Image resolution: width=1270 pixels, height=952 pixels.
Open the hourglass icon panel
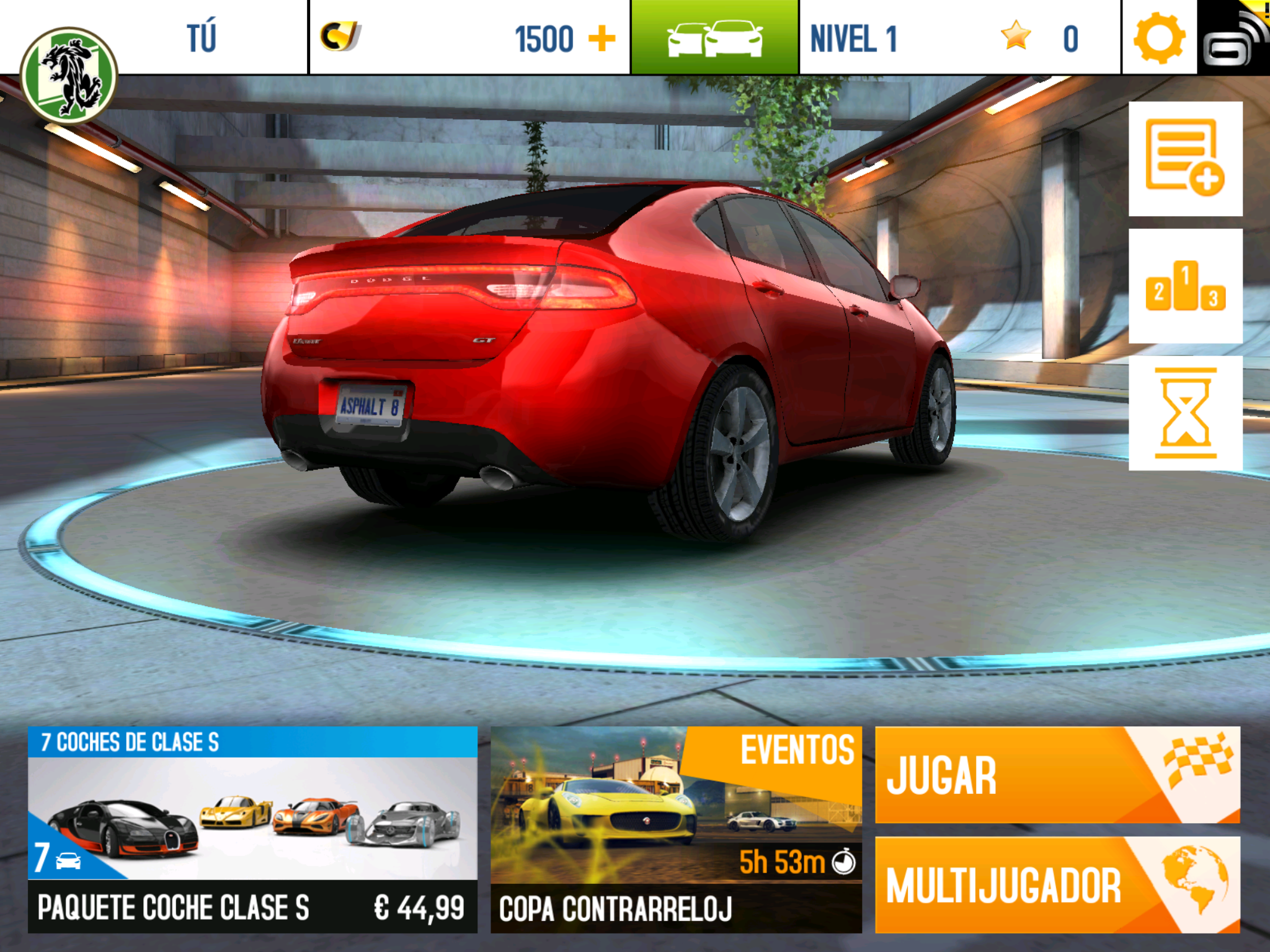pyautogui.click(x=1185, y=413)
